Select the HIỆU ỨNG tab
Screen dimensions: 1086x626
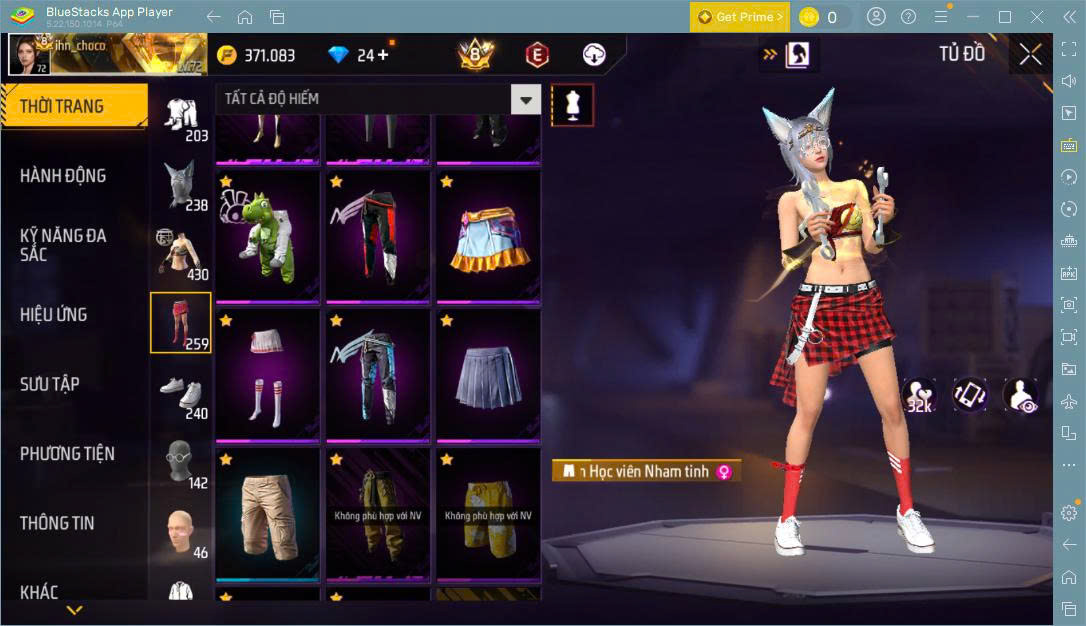point(54,315)
